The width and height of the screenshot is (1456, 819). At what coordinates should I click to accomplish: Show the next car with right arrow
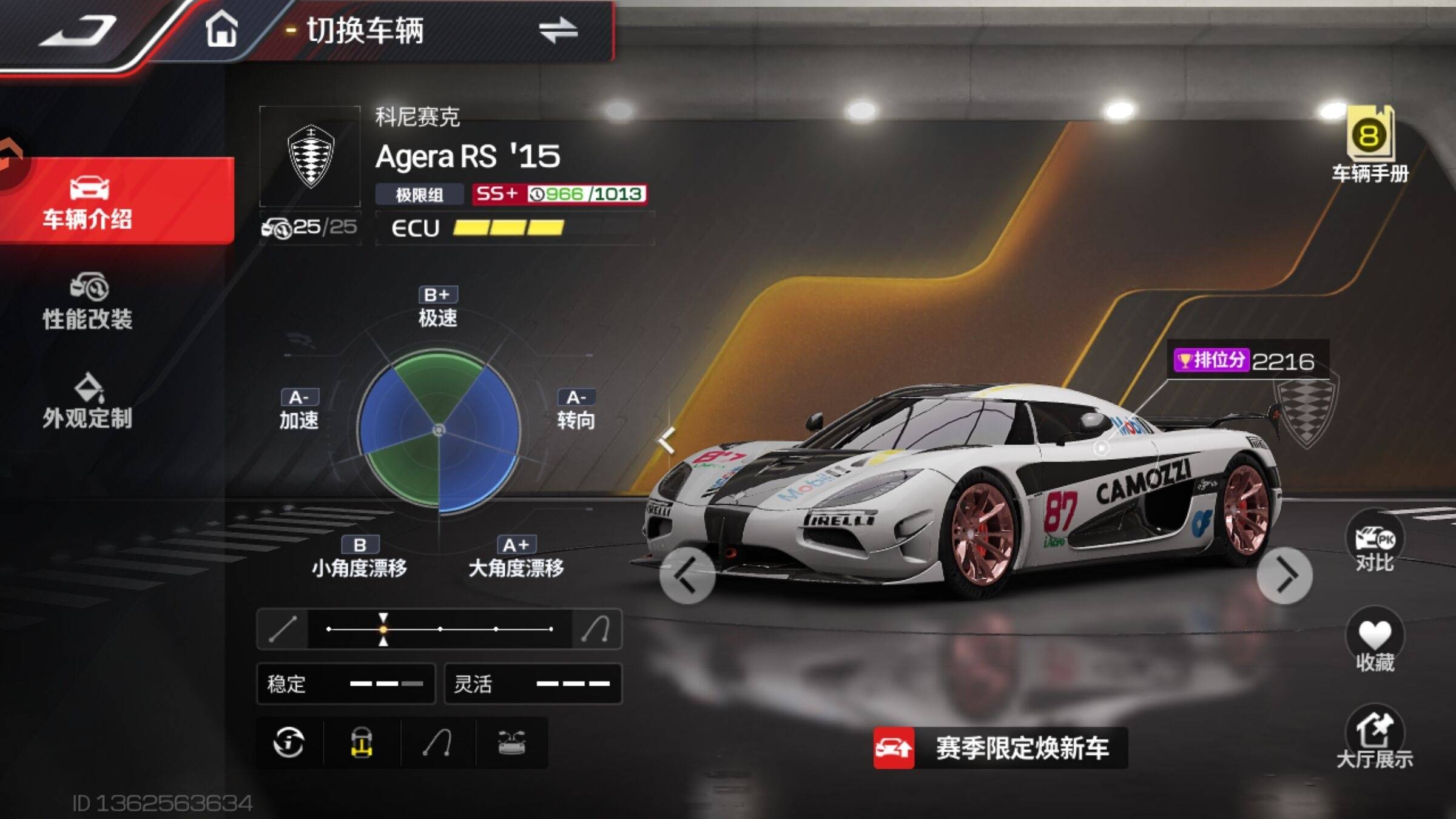[x=1284, y=575]
